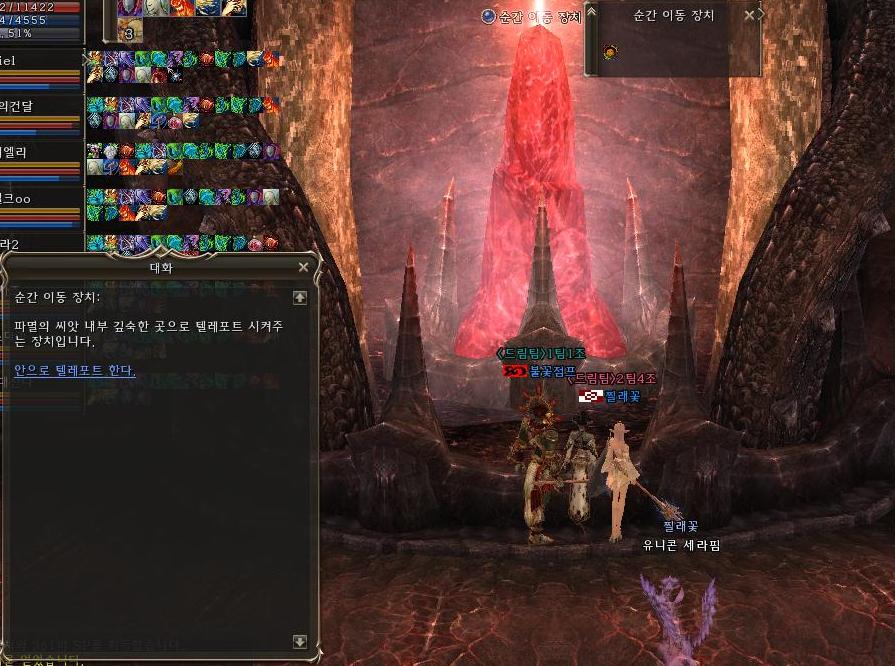Click the '안으로 텔레포트 한다' teleport link
The width and height of the screenshot is (895, 666).
[x=75, y=370]
